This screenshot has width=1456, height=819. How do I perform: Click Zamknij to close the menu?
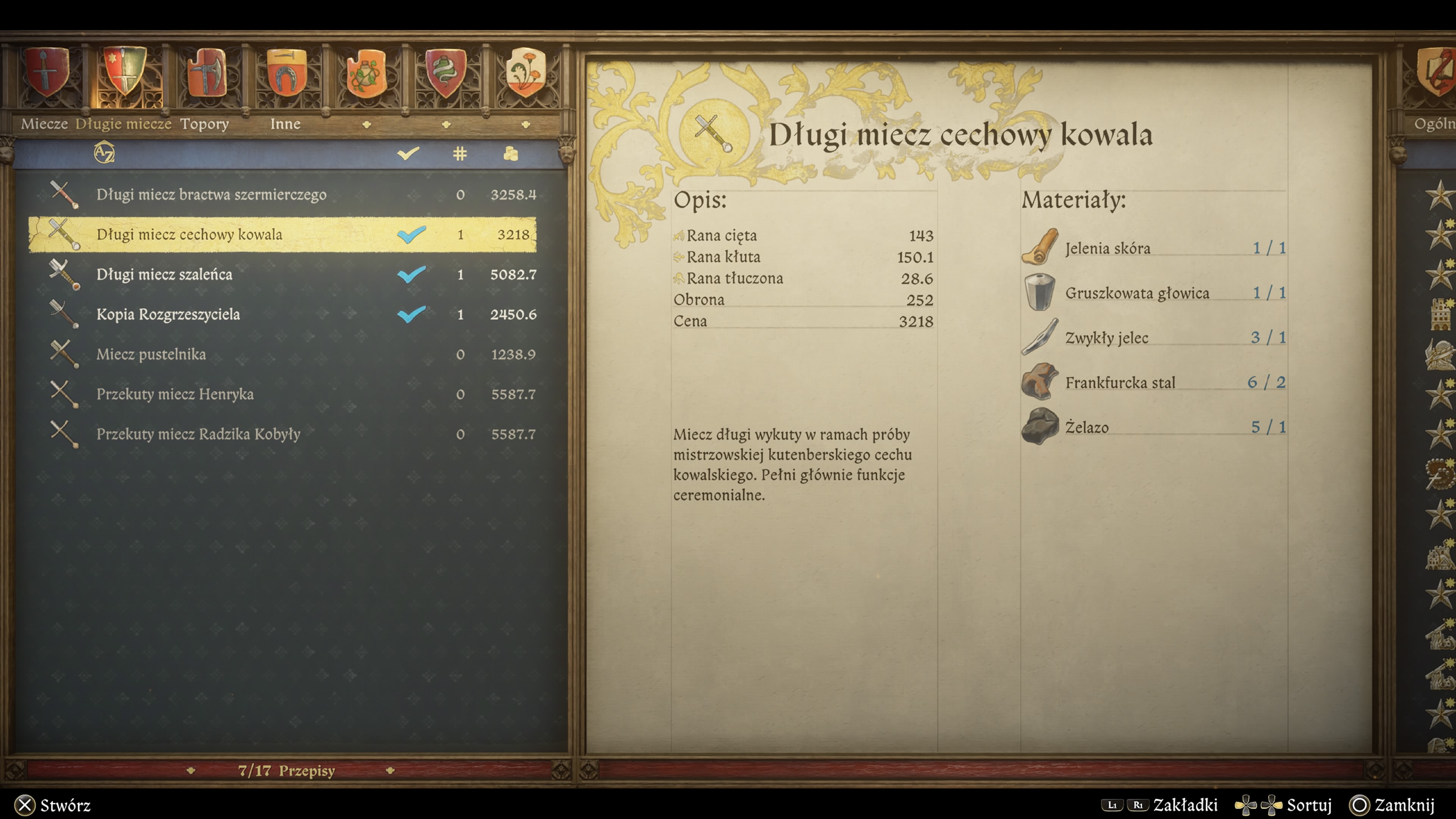(x=1405, y=806)
